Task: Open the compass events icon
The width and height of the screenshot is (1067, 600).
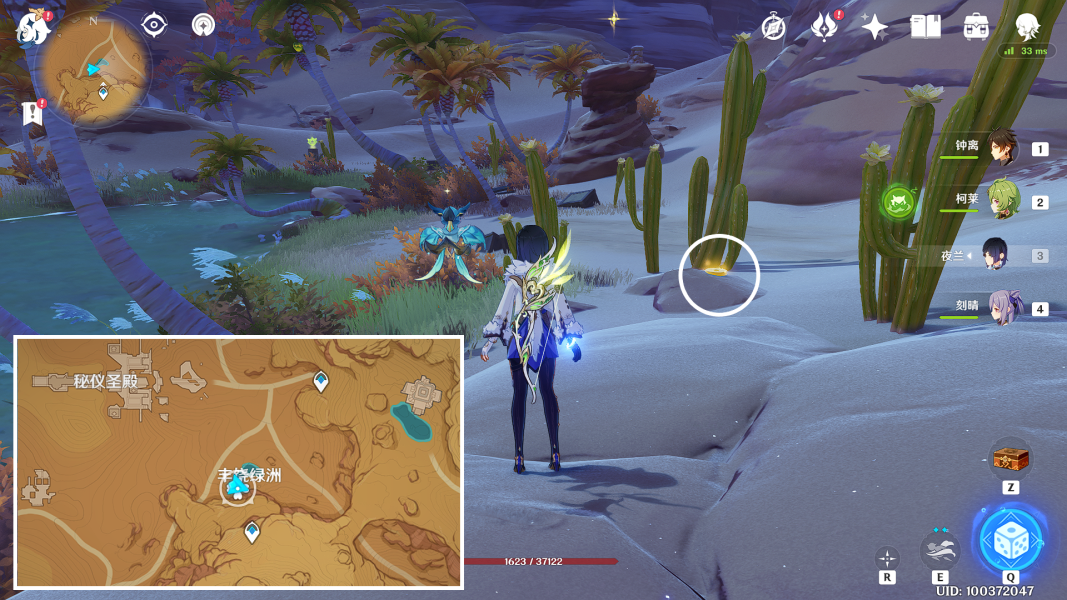Action: [773, 27]
